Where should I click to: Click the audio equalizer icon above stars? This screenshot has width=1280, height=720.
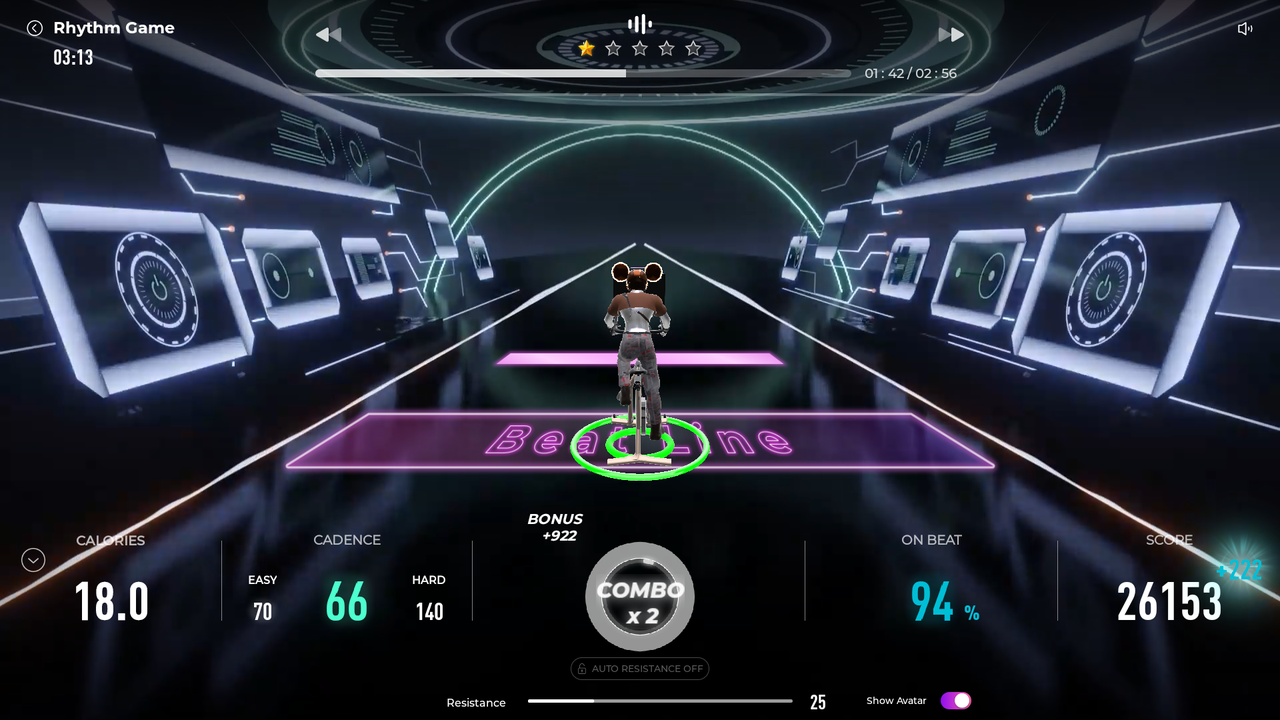(640, 23)
